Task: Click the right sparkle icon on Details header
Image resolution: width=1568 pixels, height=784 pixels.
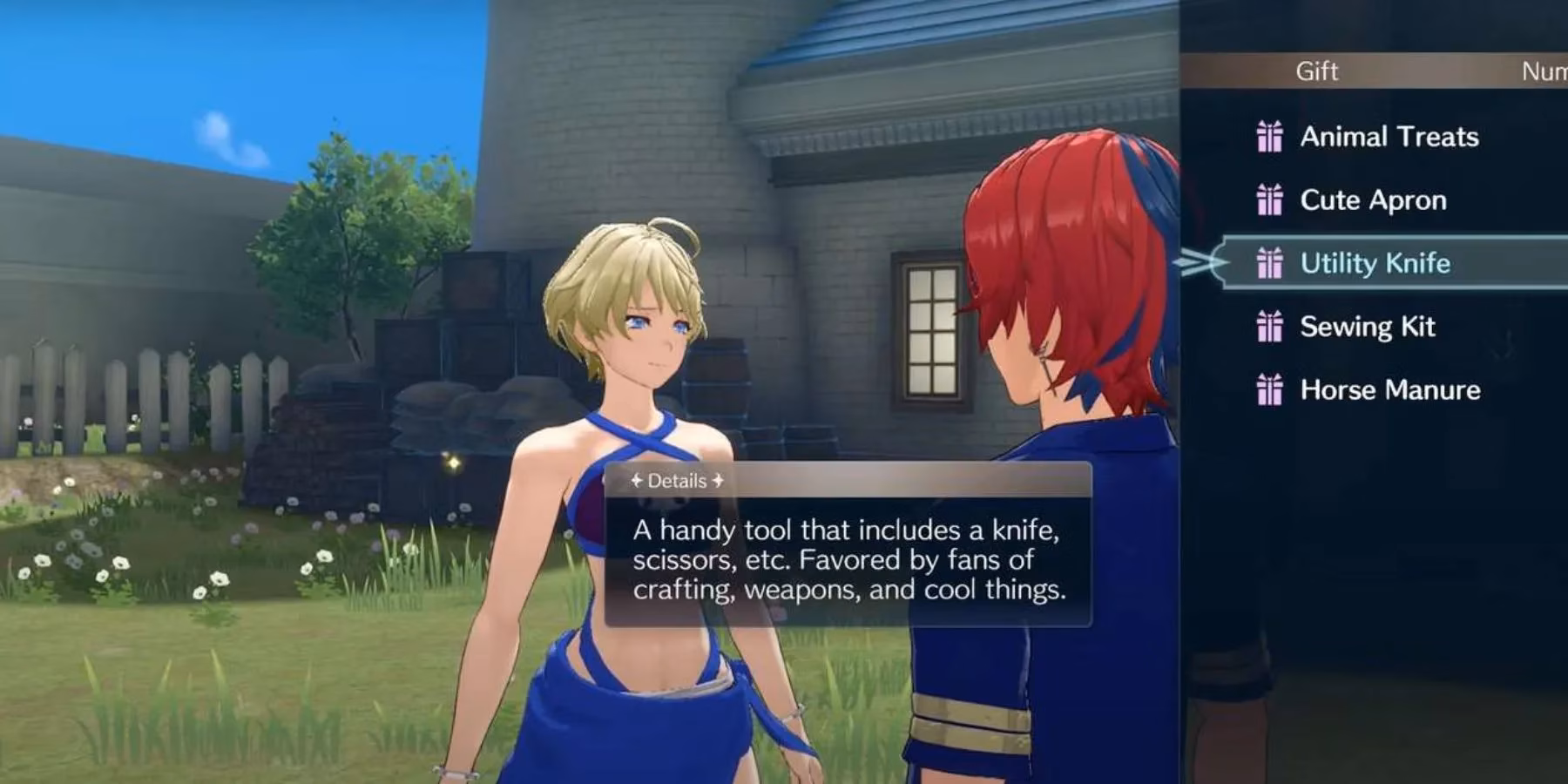Action: pyautogui.click(x=718, y=479)
